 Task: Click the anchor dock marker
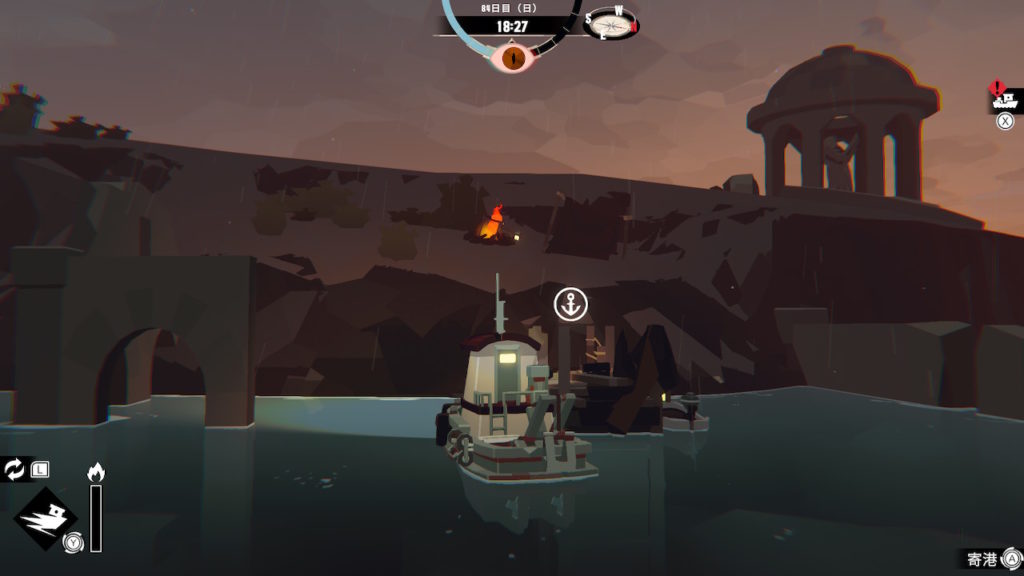[571, 304]
